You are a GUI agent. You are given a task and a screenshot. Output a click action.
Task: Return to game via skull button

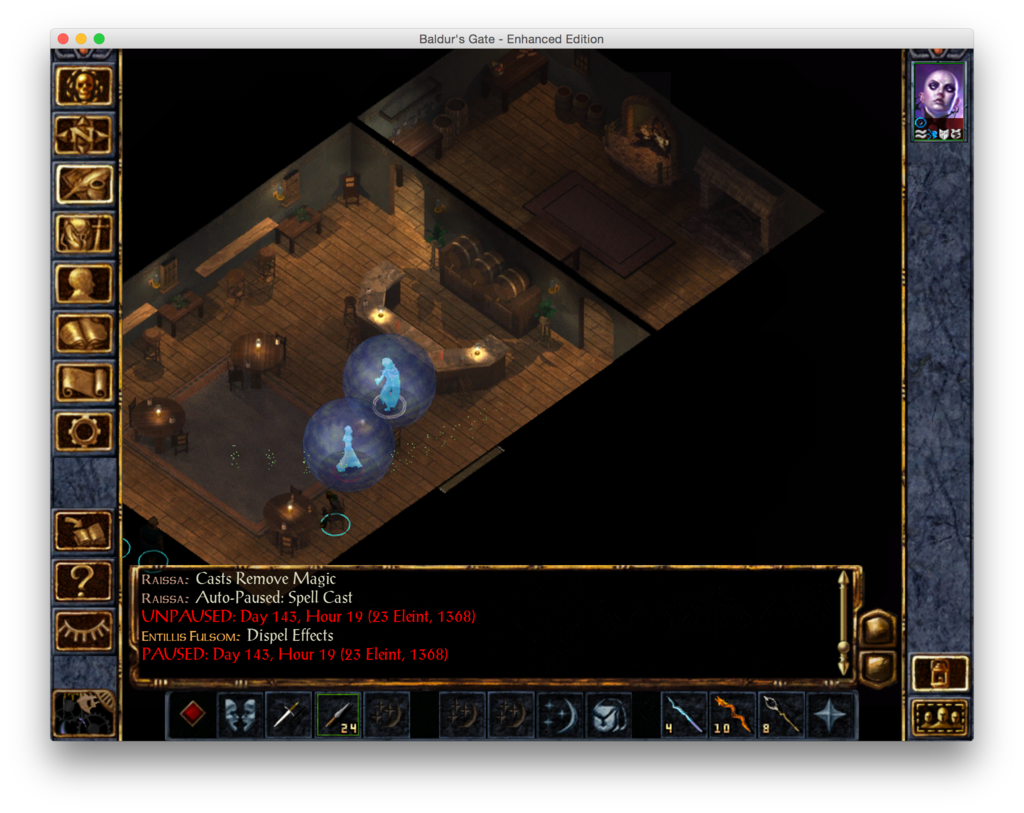[x=84, y=86]
